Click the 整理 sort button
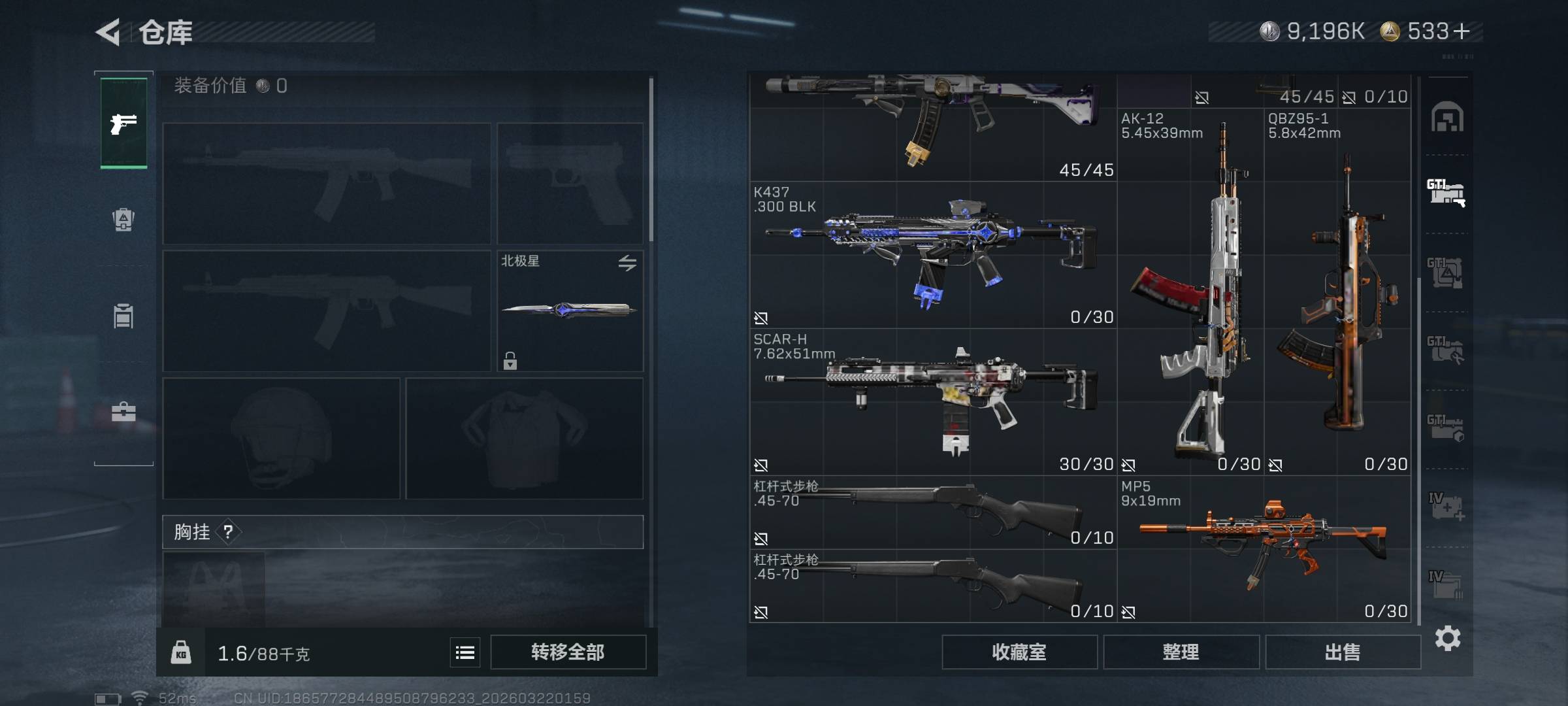This screenshot has width=1568, height=706. pos(1181,652)
